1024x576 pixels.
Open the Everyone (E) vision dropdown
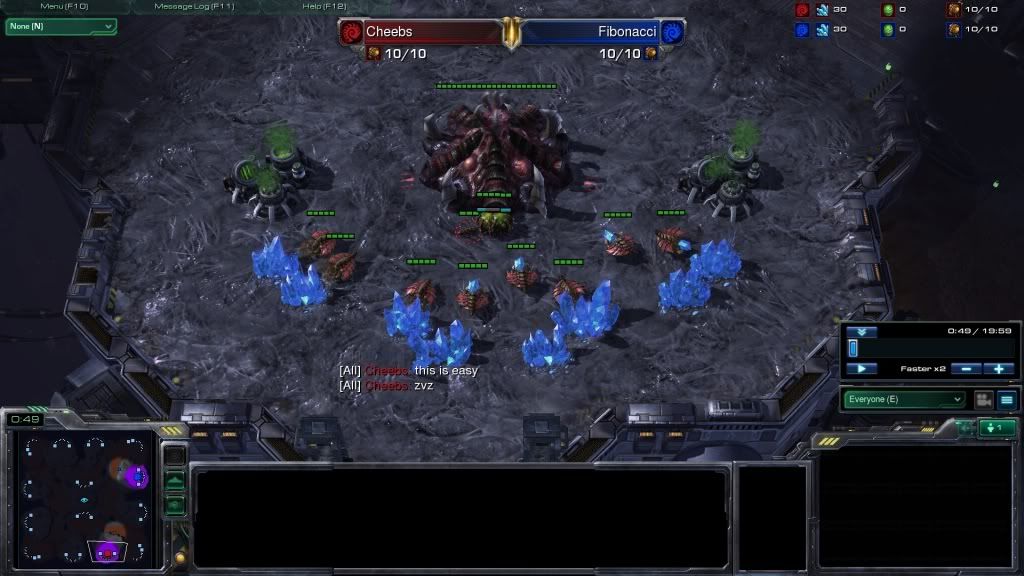click(x=905, y=399)
